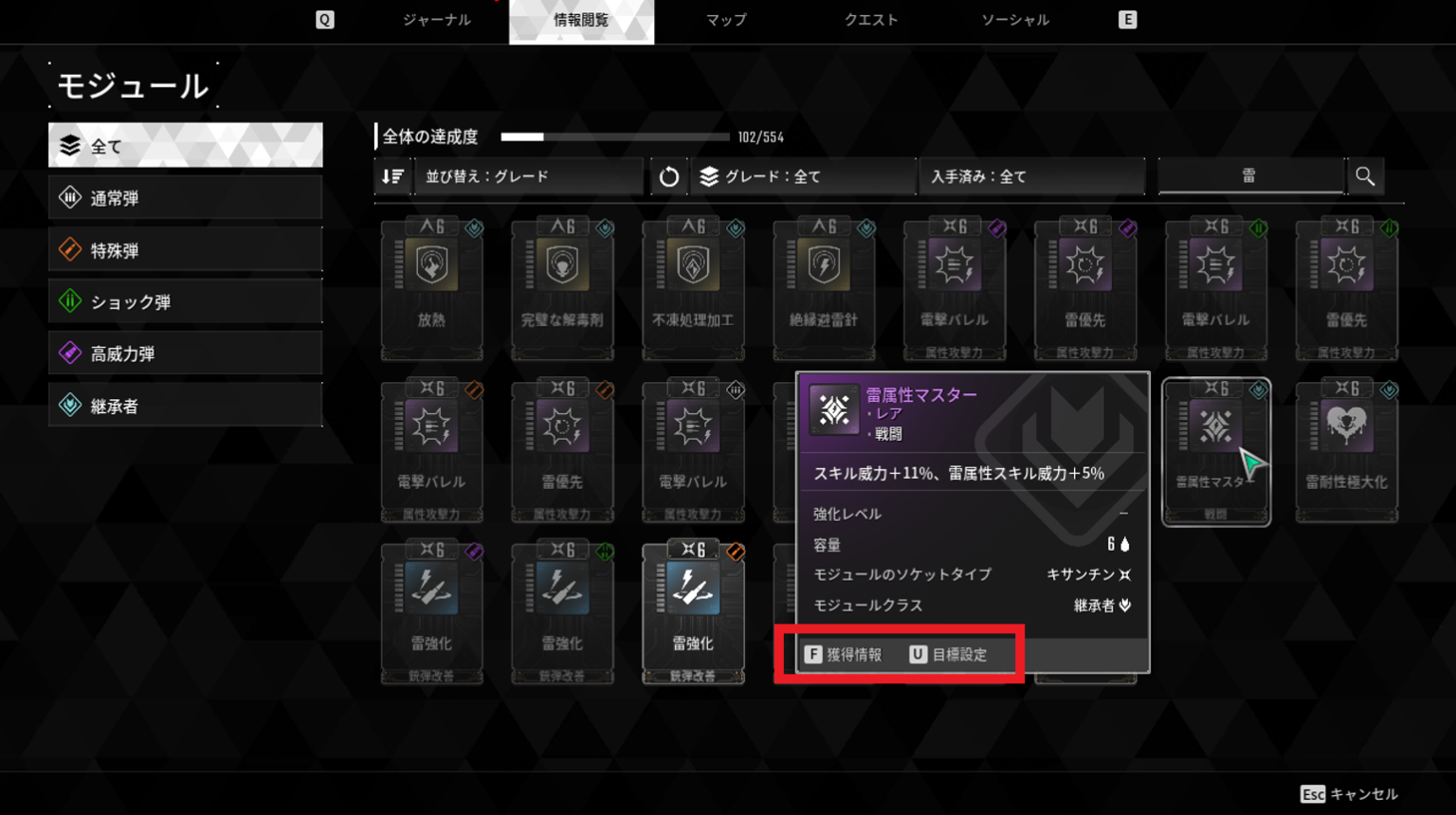Screen dimensions: 1456x815
Task: Click the Q shortcut key icon
Action: 325,18
